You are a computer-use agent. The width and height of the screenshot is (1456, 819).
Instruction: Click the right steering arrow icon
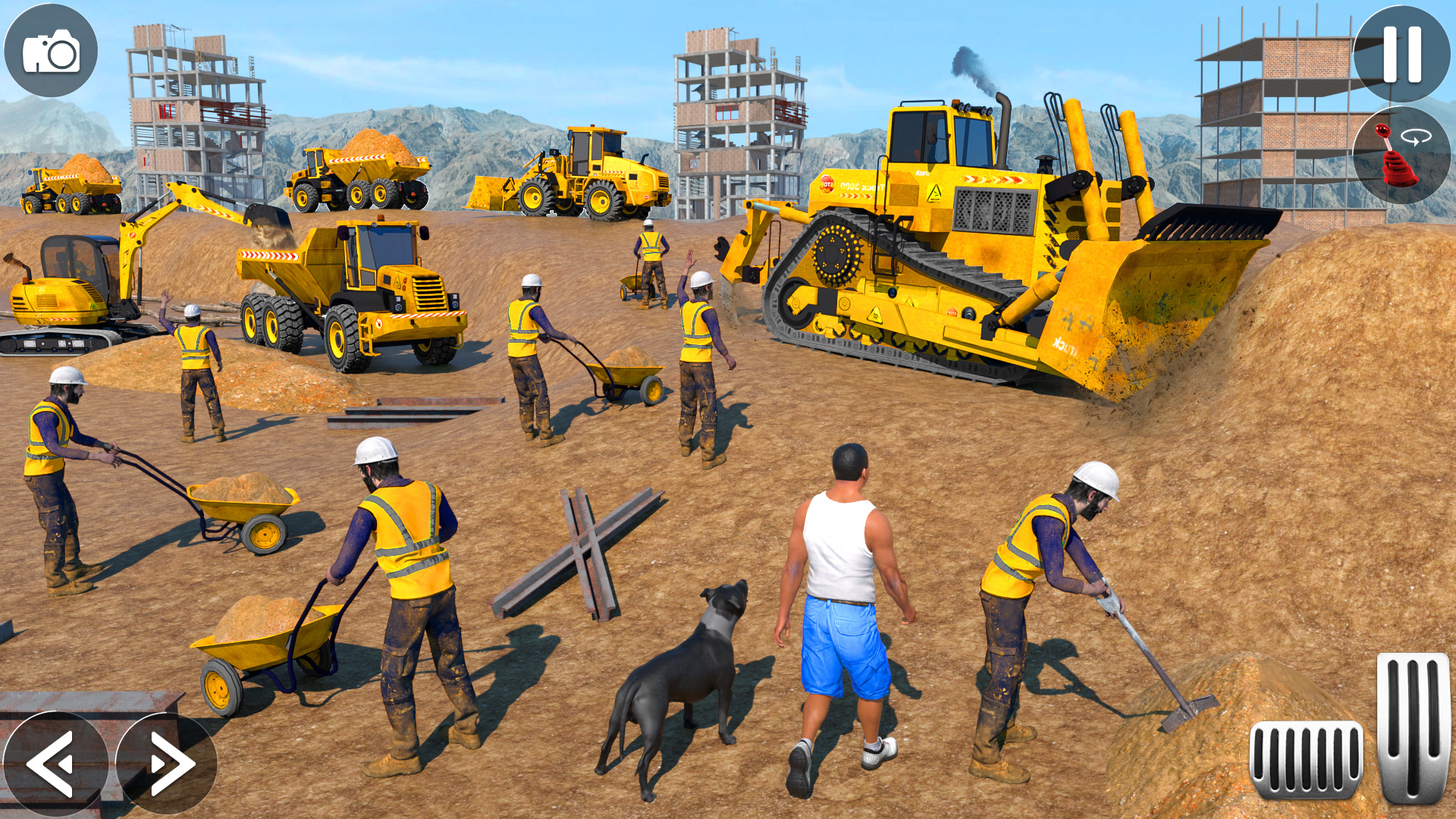click(165, 762)
